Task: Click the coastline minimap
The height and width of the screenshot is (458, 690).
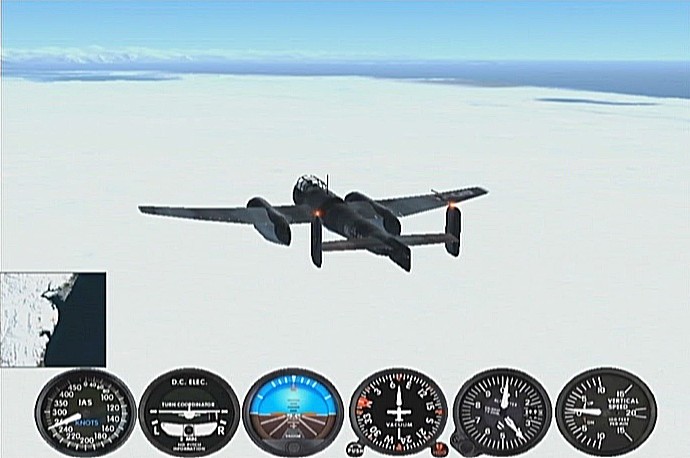Action: 52,319
